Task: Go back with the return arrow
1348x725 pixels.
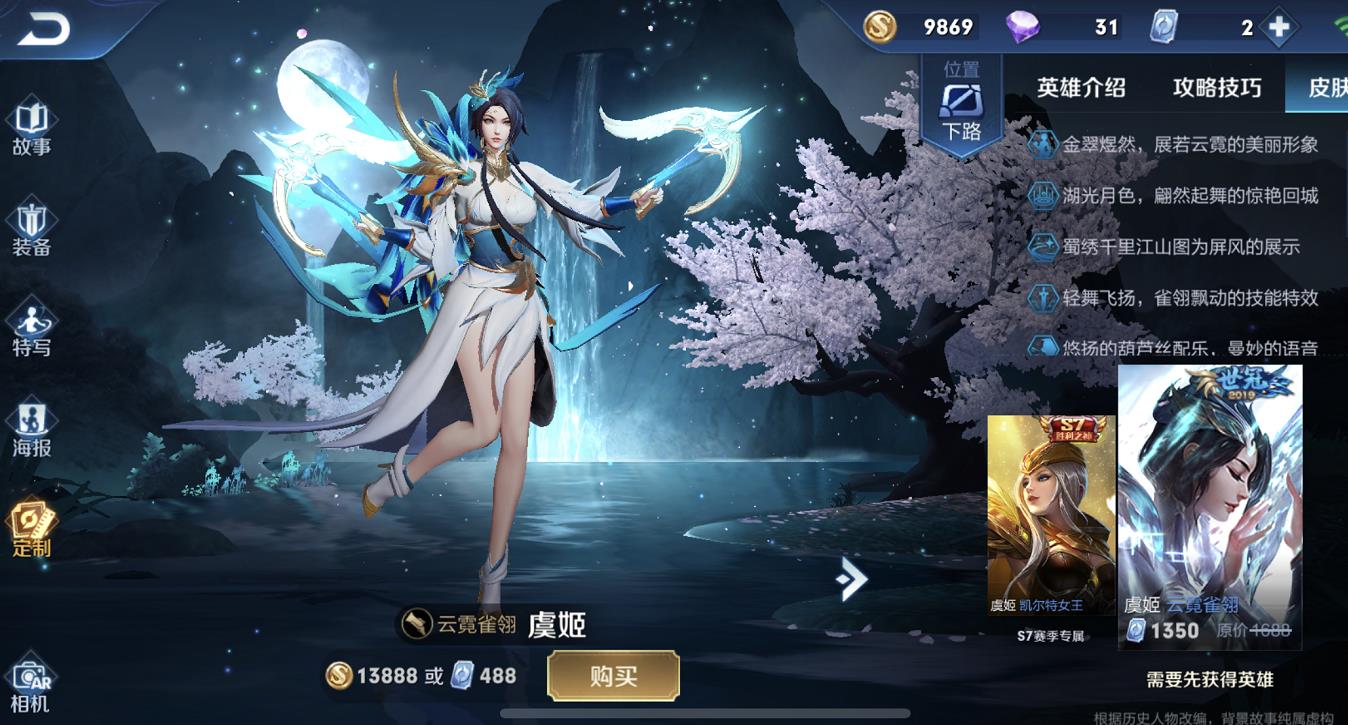Action: [43, 30]
